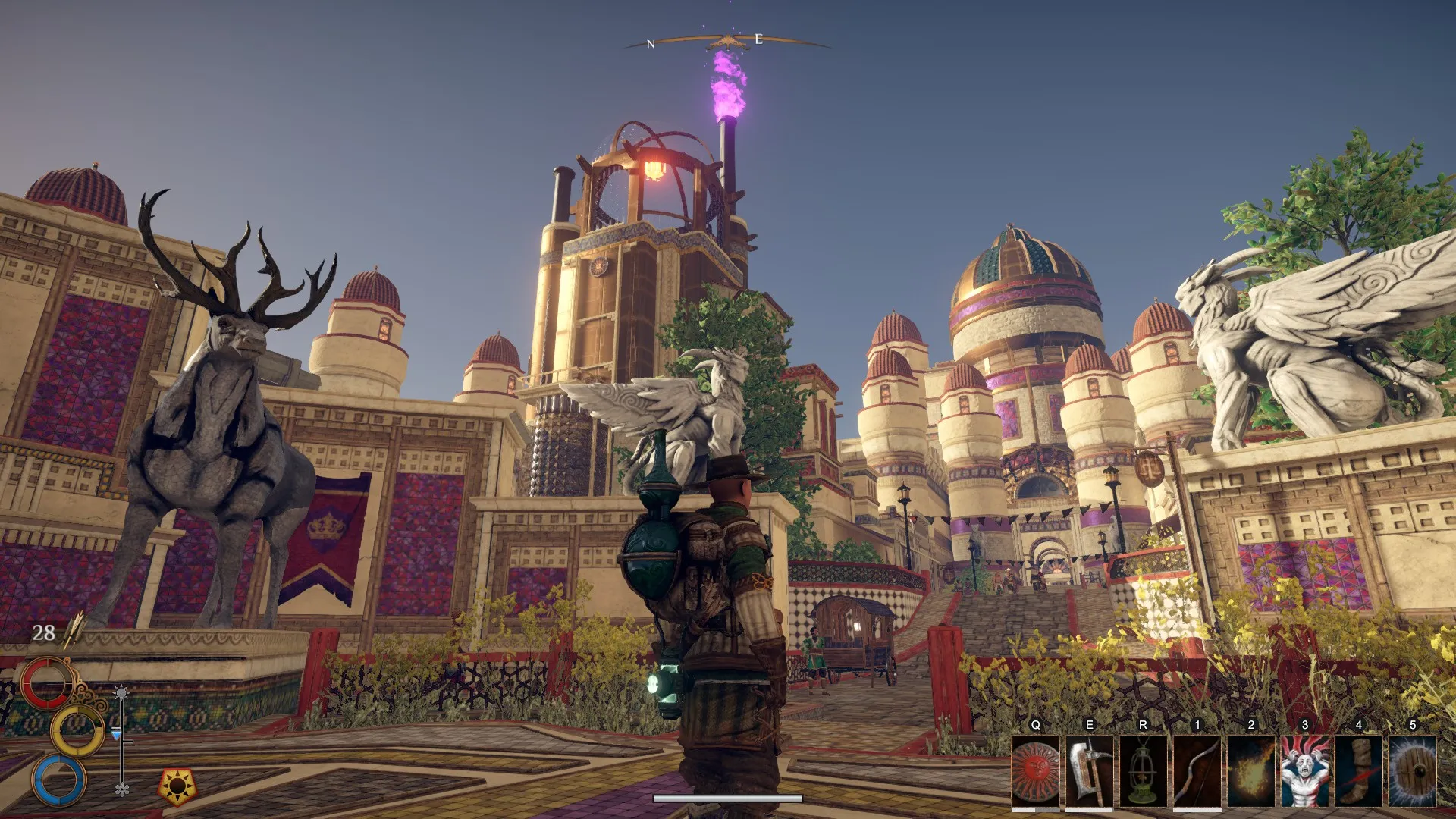1456x819 pixels.
Task: Click the sun status effect icon
Action: [177, 787]
